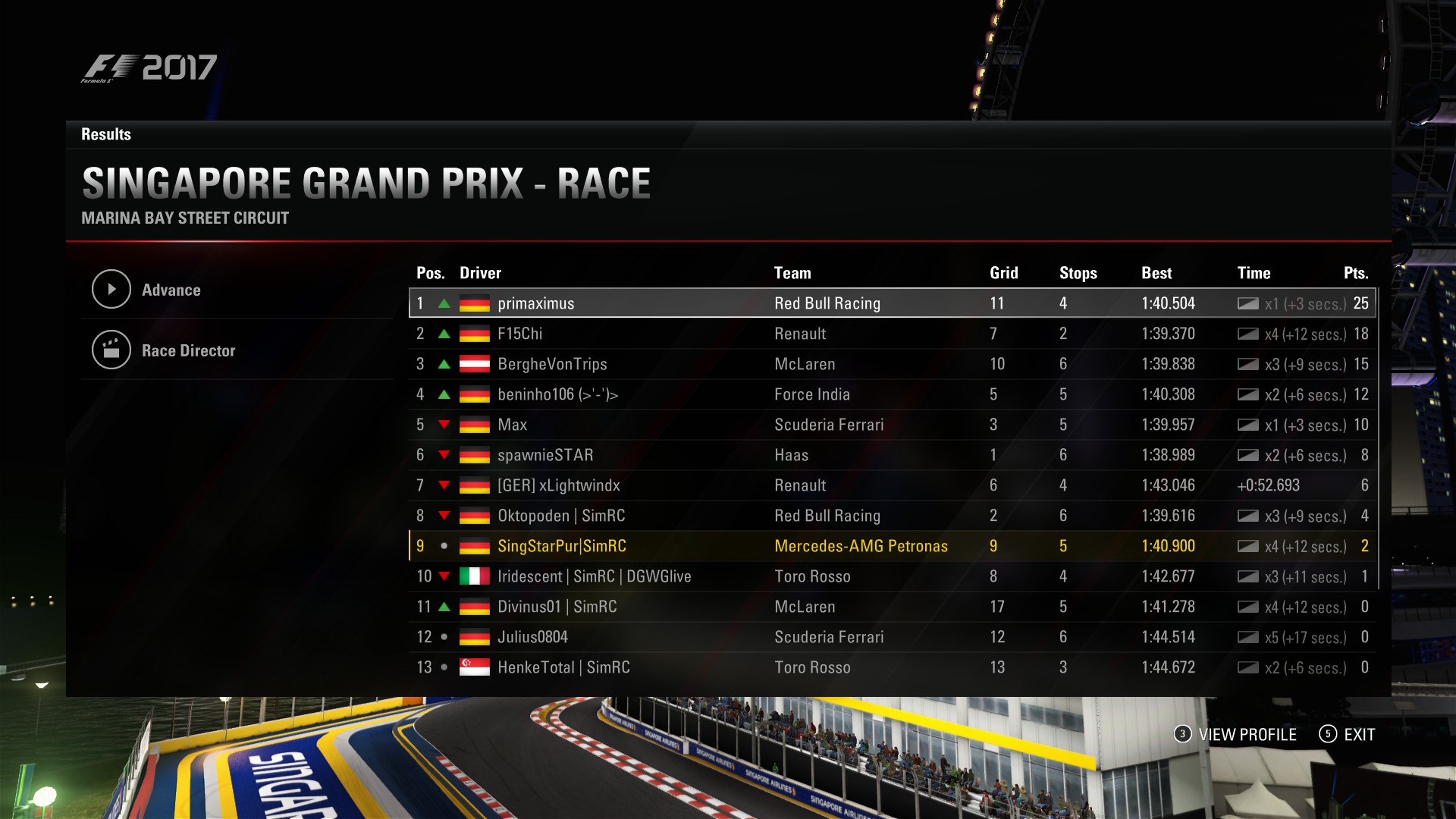Select the beninho106 driver row
The image size is (1456, 819).
pyautogui.click(x=557, y=394)
